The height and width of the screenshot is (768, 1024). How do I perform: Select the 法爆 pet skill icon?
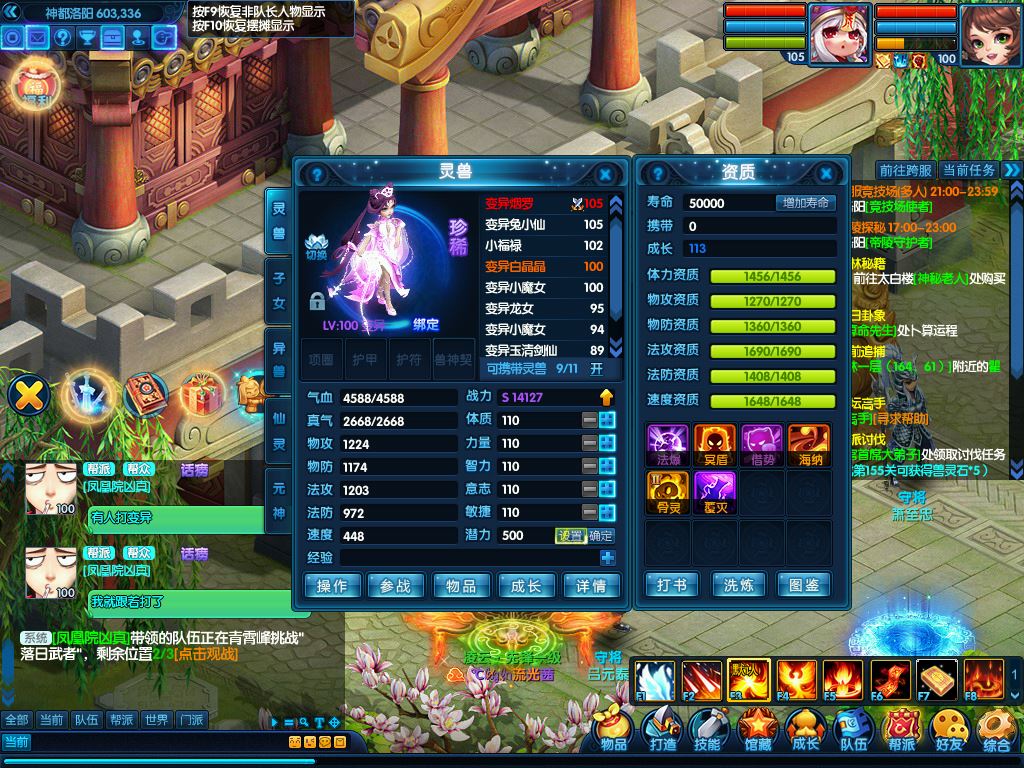[x=669, y=443]
